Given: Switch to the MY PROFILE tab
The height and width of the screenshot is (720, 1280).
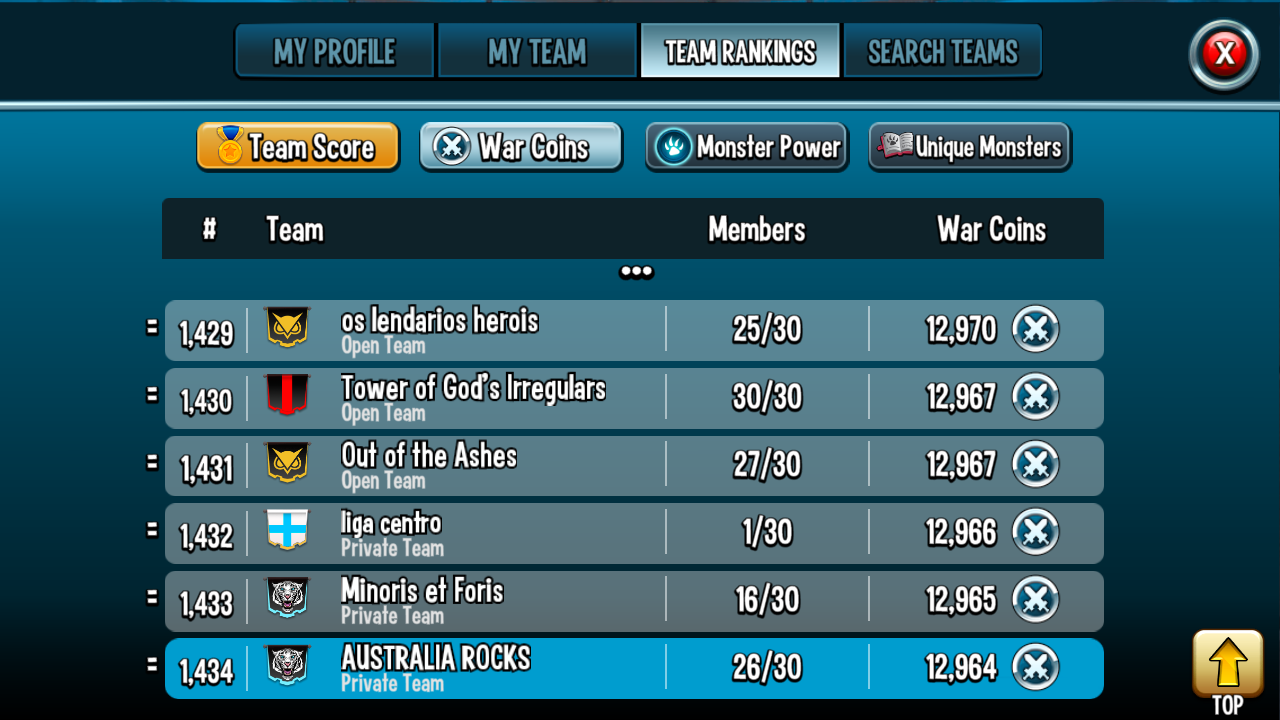Looking at the screenshot, I should coord(334,50).
